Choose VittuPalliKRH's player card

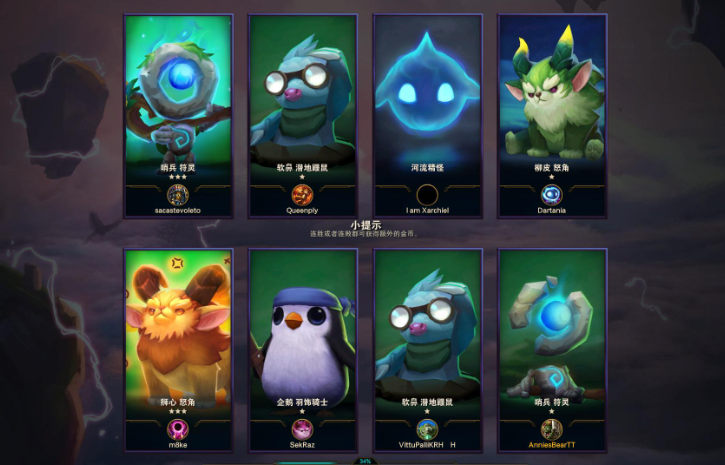pos(427,348)
